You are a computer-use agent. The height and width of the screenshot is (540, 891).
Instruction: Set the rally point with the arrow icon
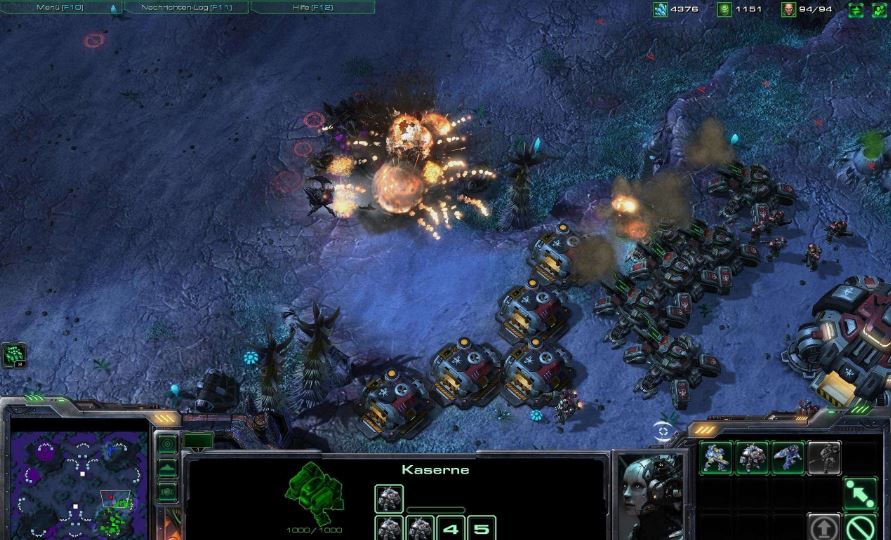860,493
